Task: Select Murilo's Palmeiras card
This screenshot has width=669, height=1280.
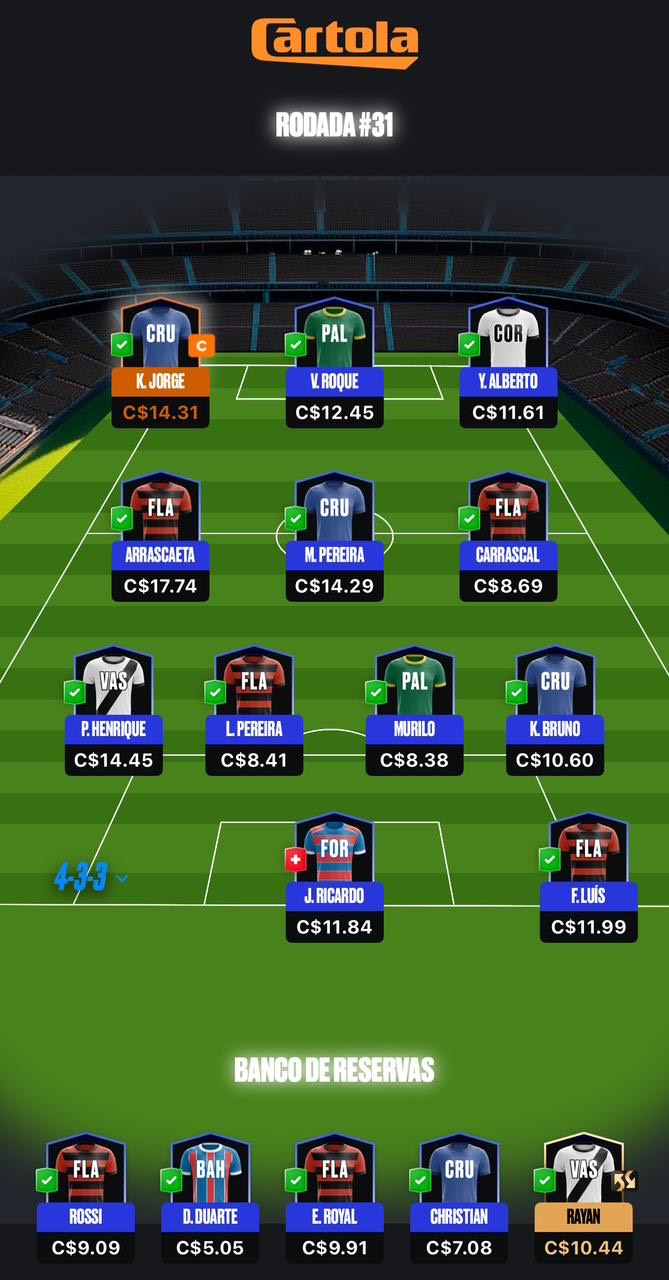Action: (414, 710)
